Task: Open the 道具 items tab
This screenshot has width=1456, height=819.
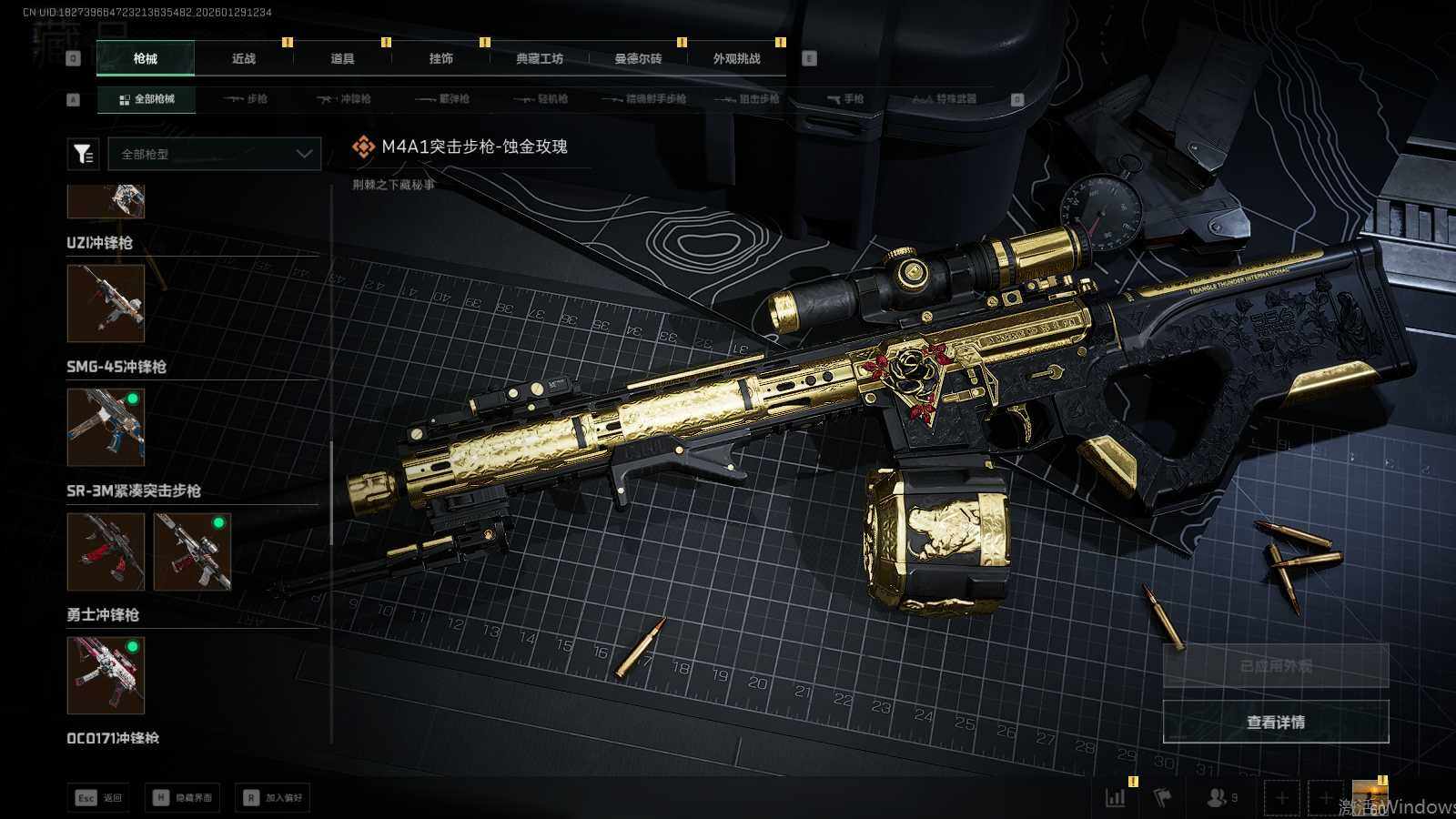Action: (x=342, y=58)
